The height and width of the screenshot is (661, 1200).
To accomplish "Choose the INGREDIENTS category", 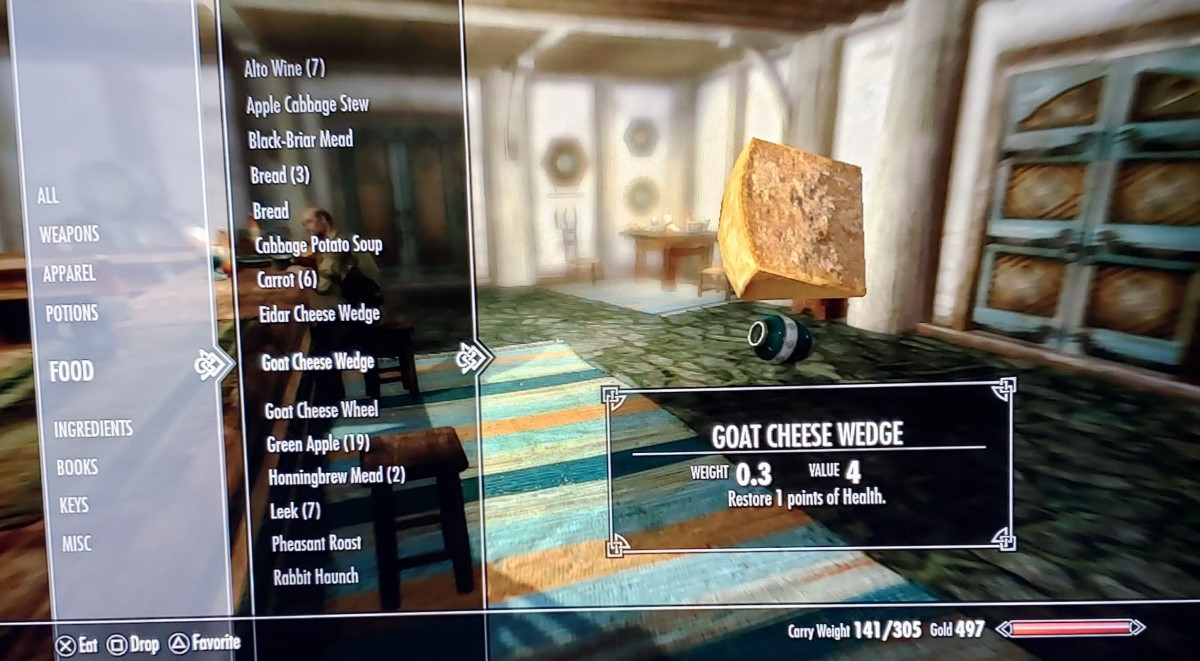I will click(93, 429).
